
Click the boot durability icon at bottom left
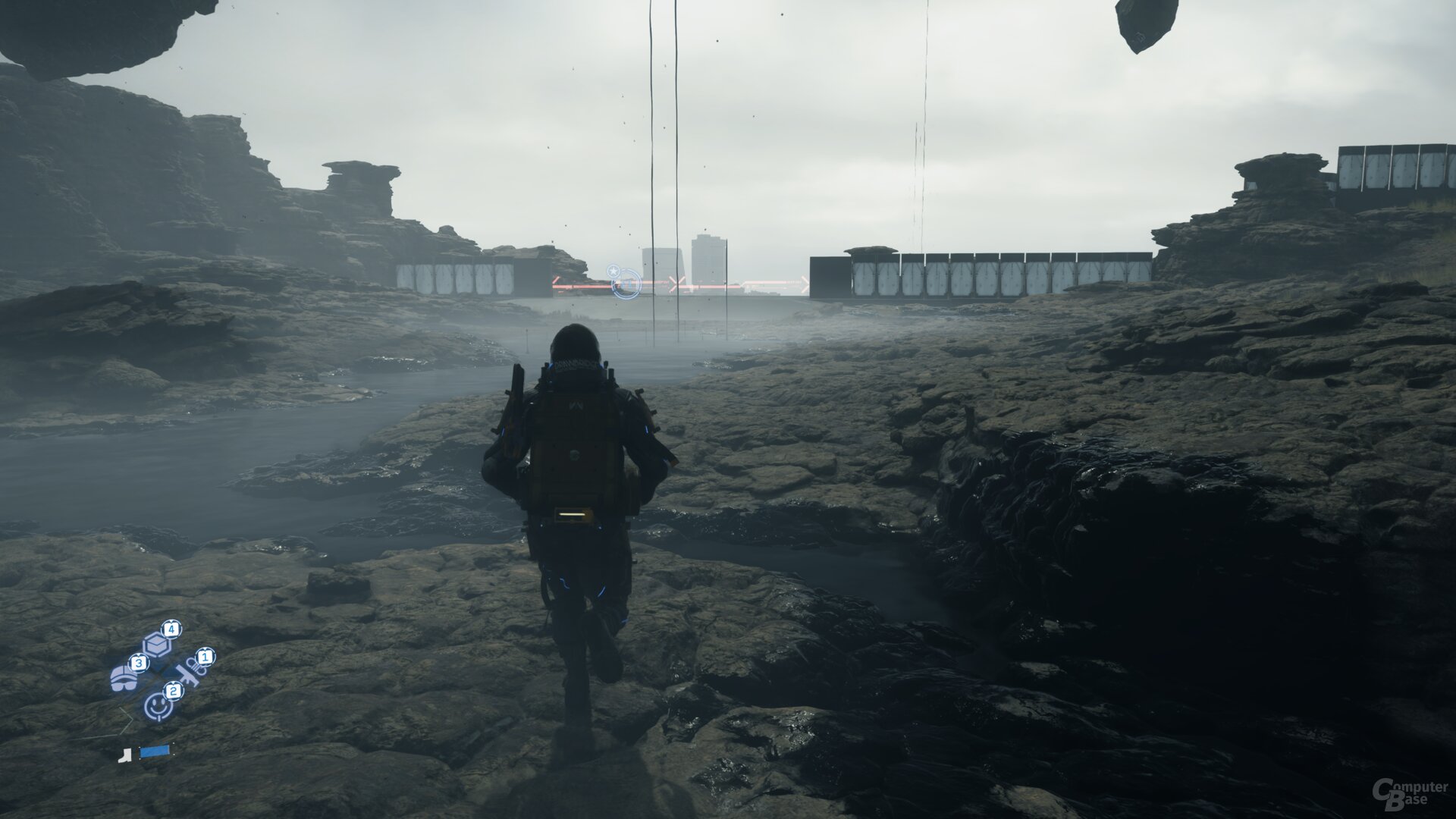tap(125, 756)
